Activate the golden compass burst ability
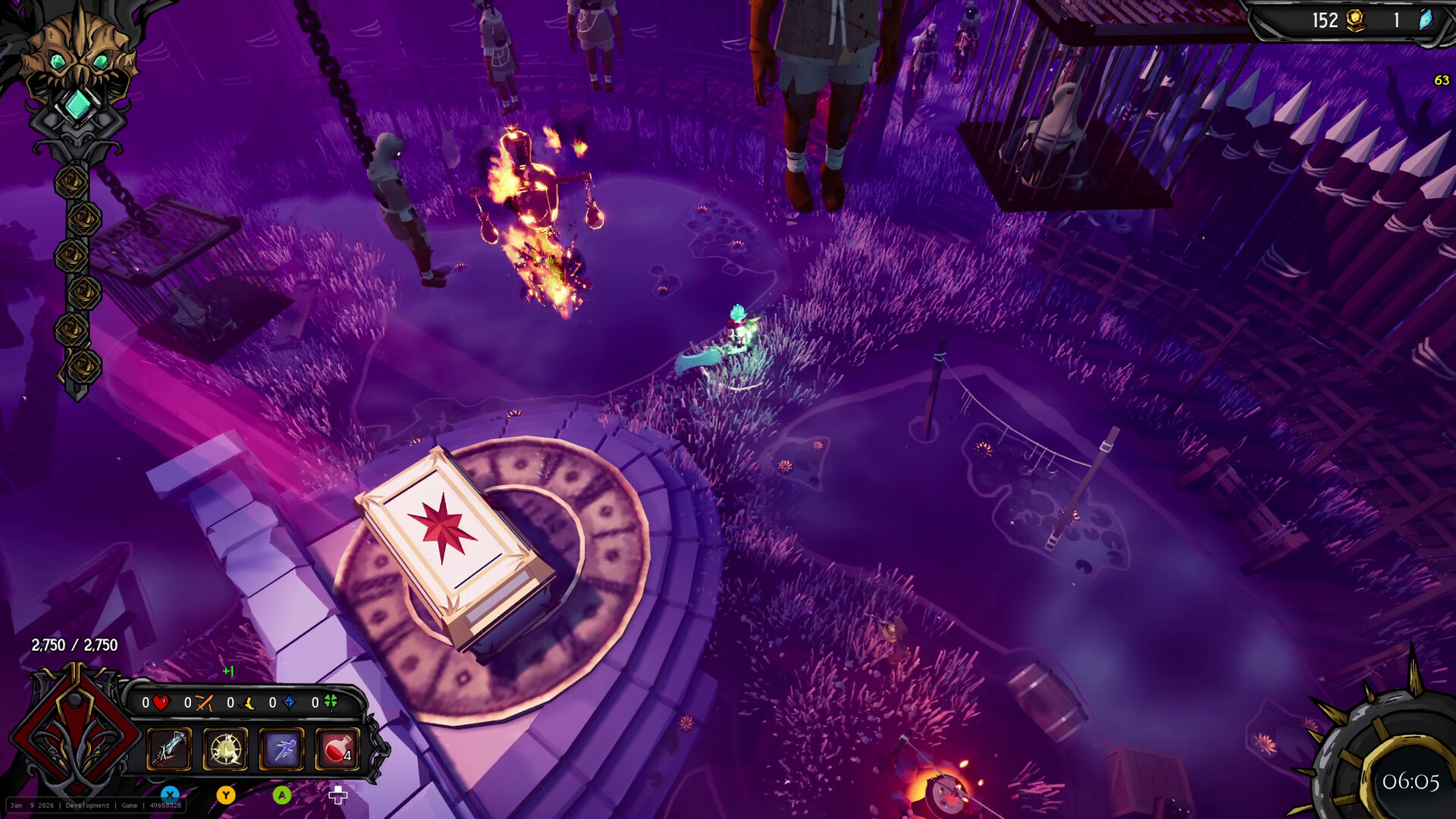 (225, 749)
